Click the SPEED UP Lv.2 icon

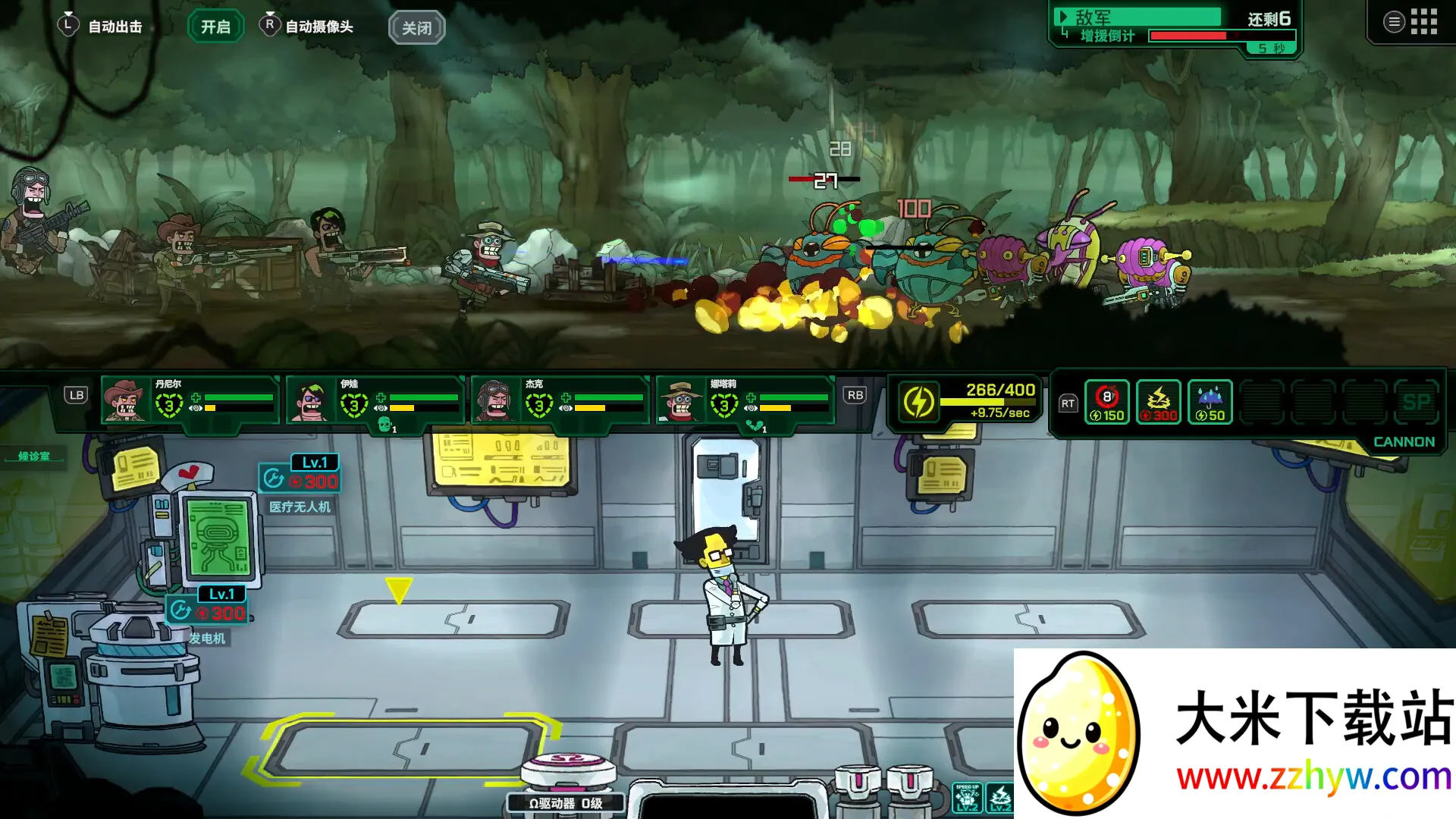coord(967,799)
